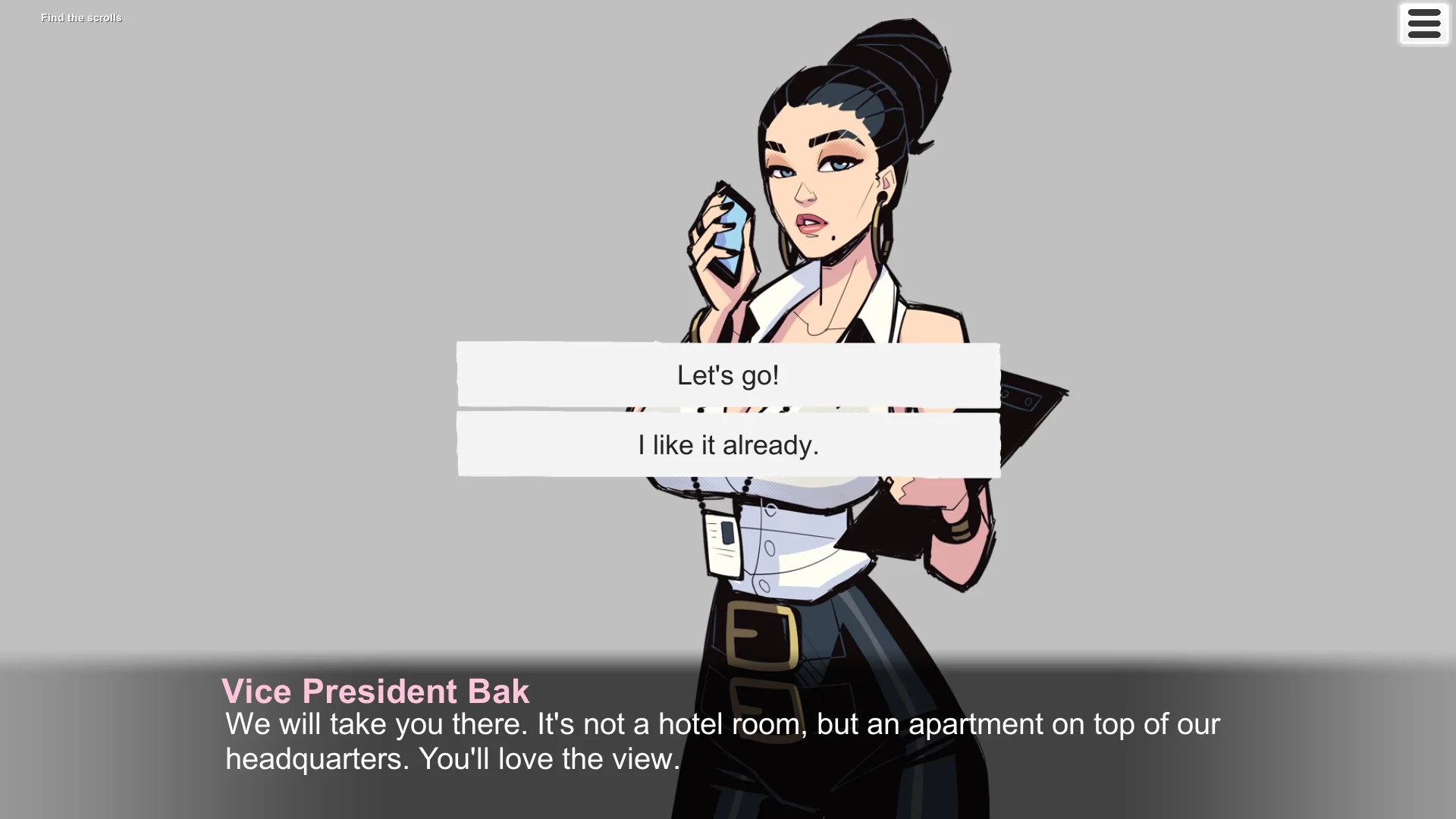Open the hamburger menu
The width and height of the screenshot is (1456, 819).
1423,24
